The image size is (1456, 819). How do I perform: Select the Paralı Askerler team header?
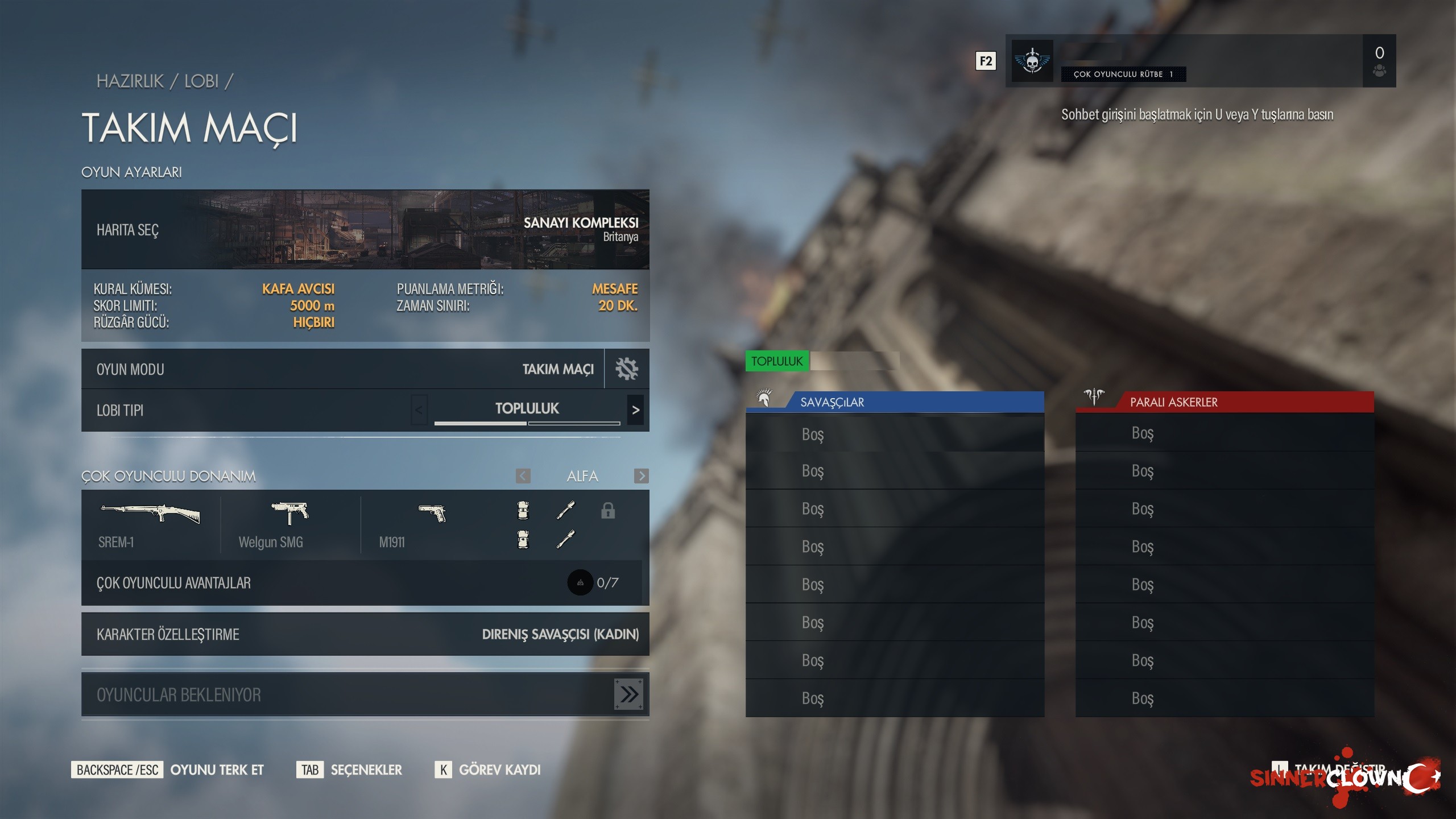click(x=1225, y=402)
